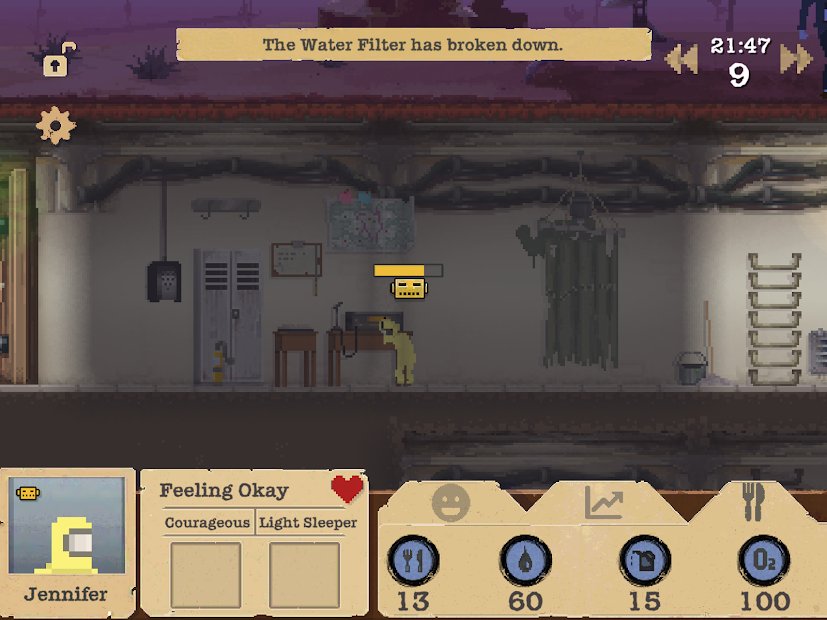Image resolution: width=827 pixels, height=620 pixels.
Task: Open the settings gear menu
Action: click(55, 125)
